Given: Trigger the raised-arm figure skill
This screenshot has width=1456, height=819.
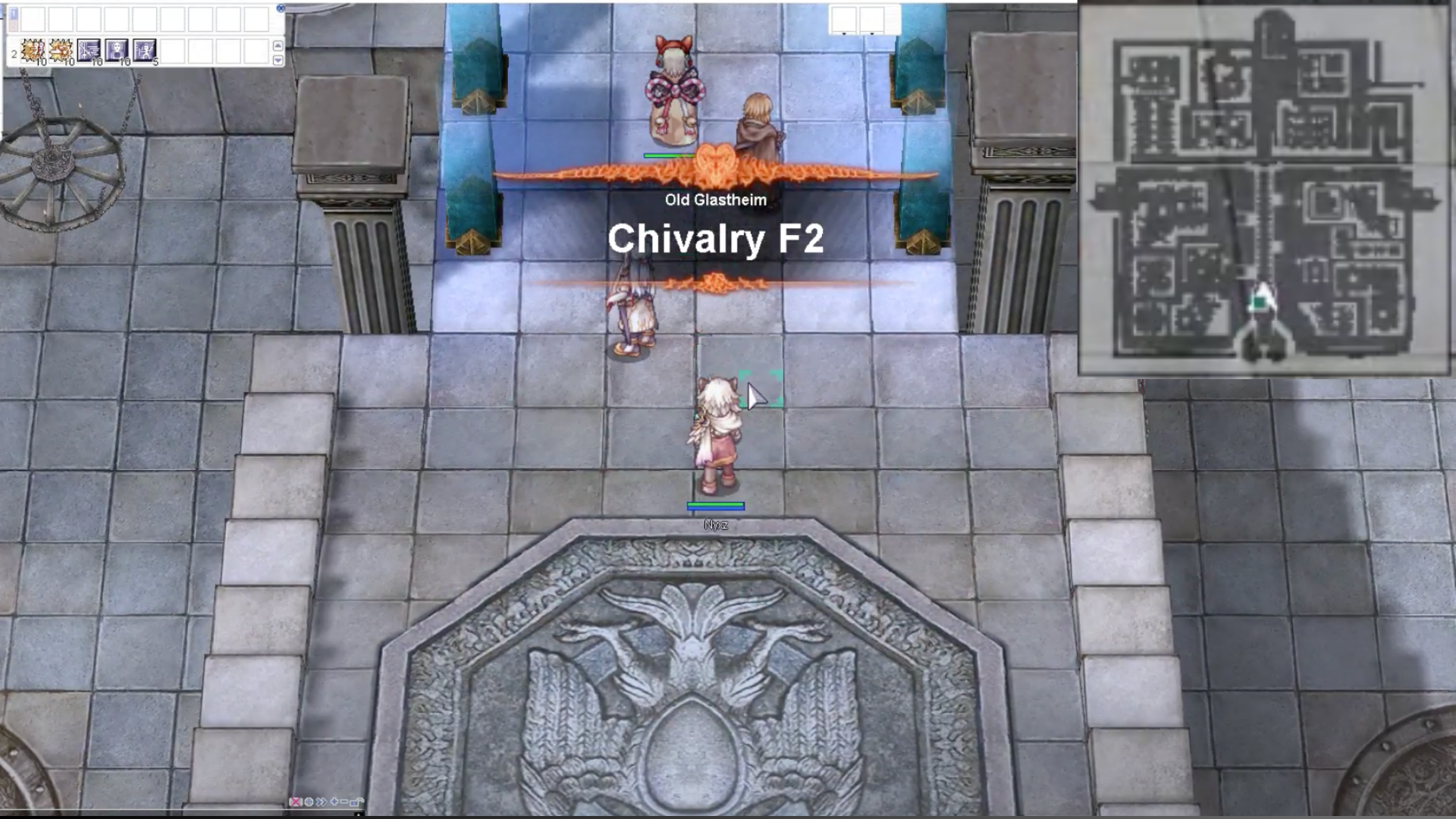Looking at the screenshot, I should (x=144, y=51).
